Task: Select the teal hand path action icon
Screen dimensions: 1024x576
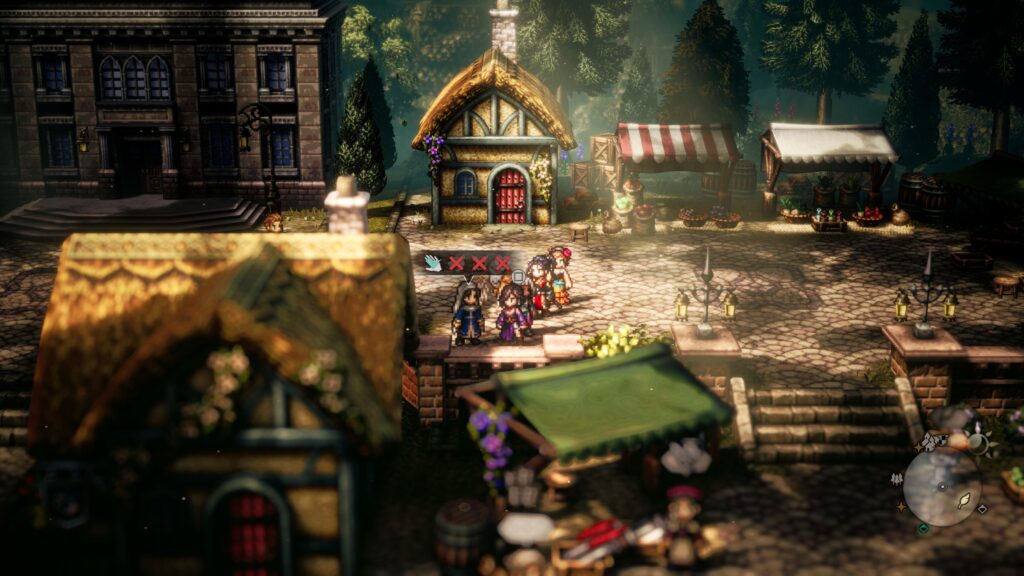Action: 433,263
